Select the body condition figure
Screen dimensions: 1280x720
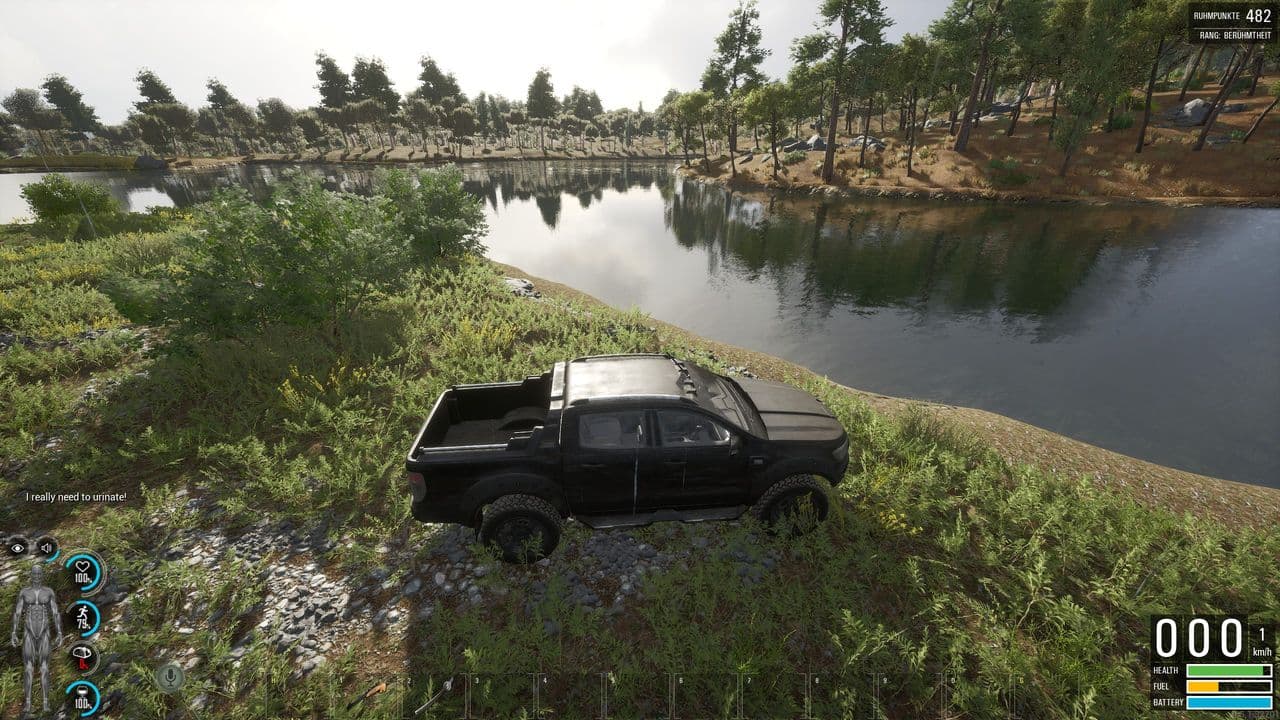coord(35,635)
